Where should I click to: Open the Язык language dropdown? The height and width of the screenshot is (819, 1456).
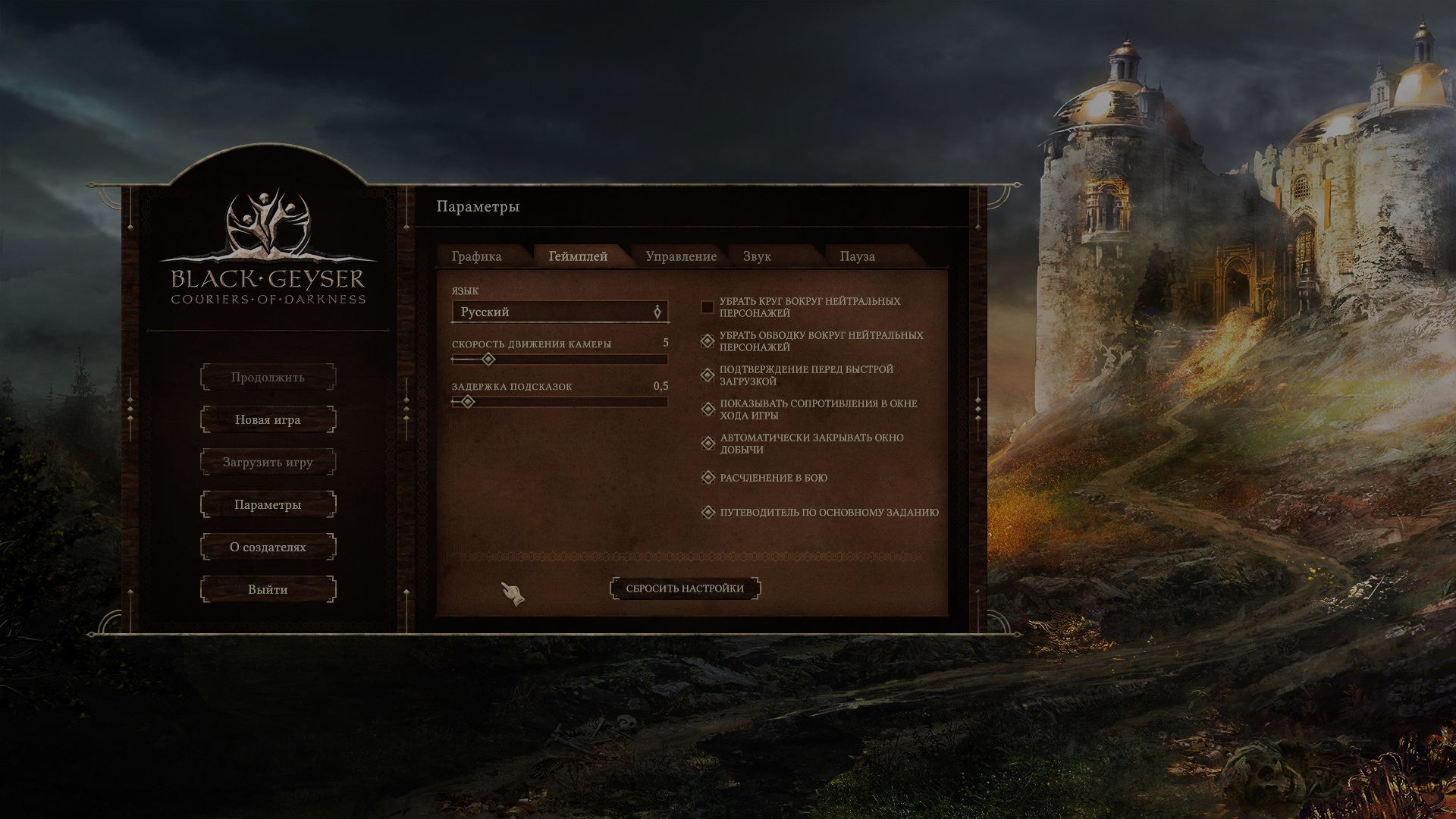560,312
